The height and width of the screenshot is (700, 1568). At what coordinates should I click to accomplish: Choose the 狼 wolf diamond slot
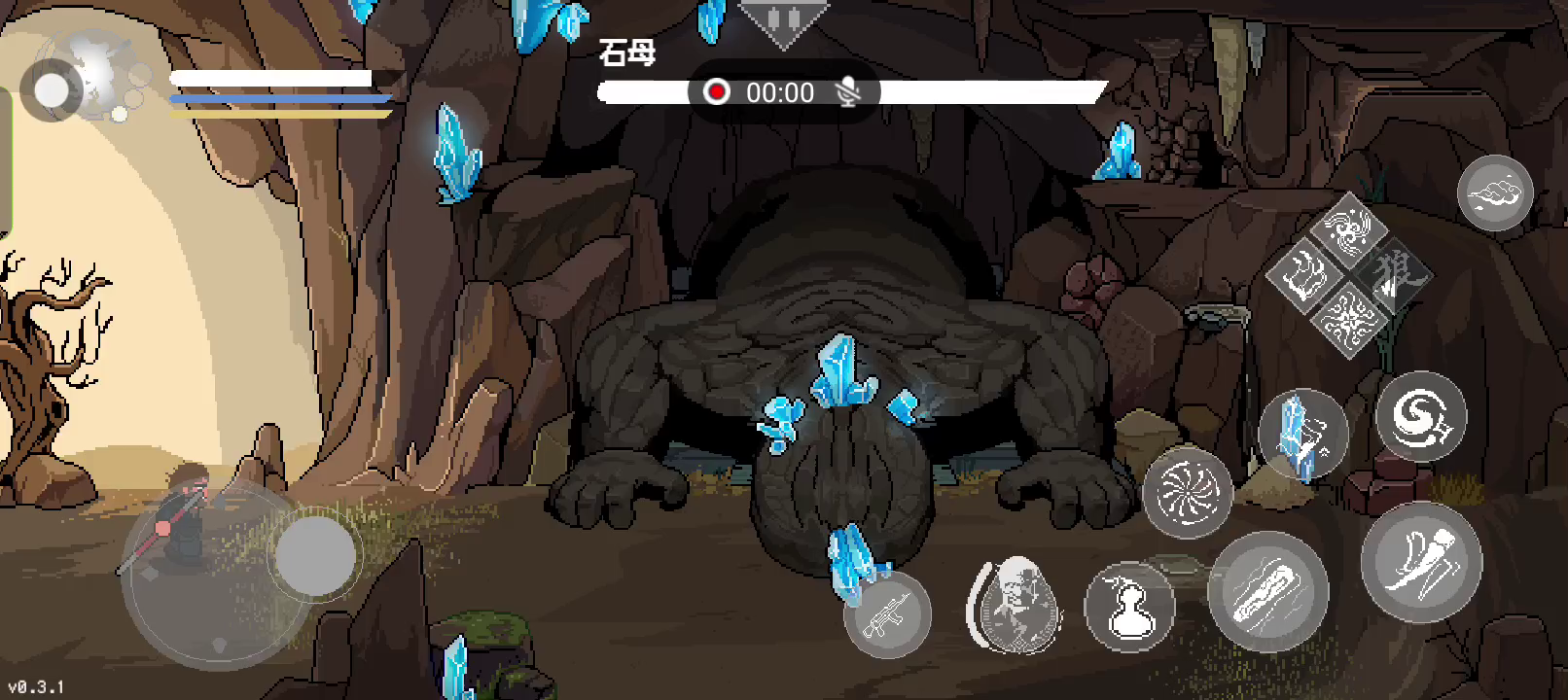pos(1393,275)
